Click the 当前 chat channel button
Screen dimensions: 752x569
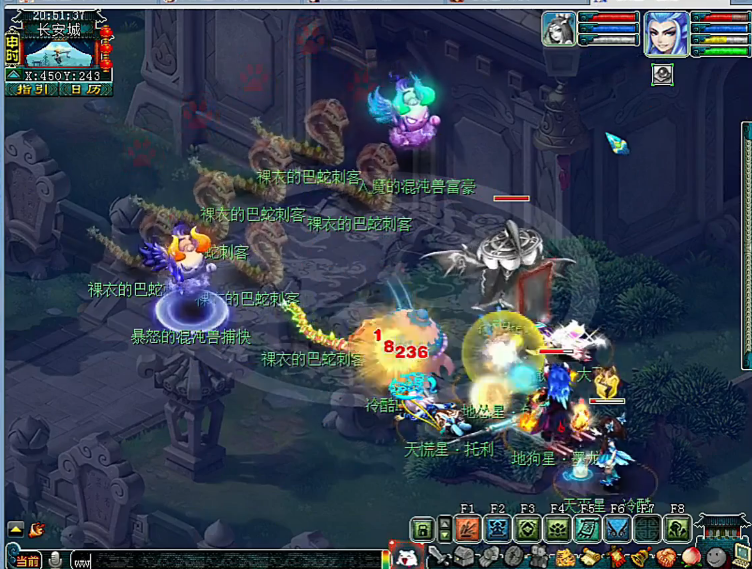click(x=27, y=559)
